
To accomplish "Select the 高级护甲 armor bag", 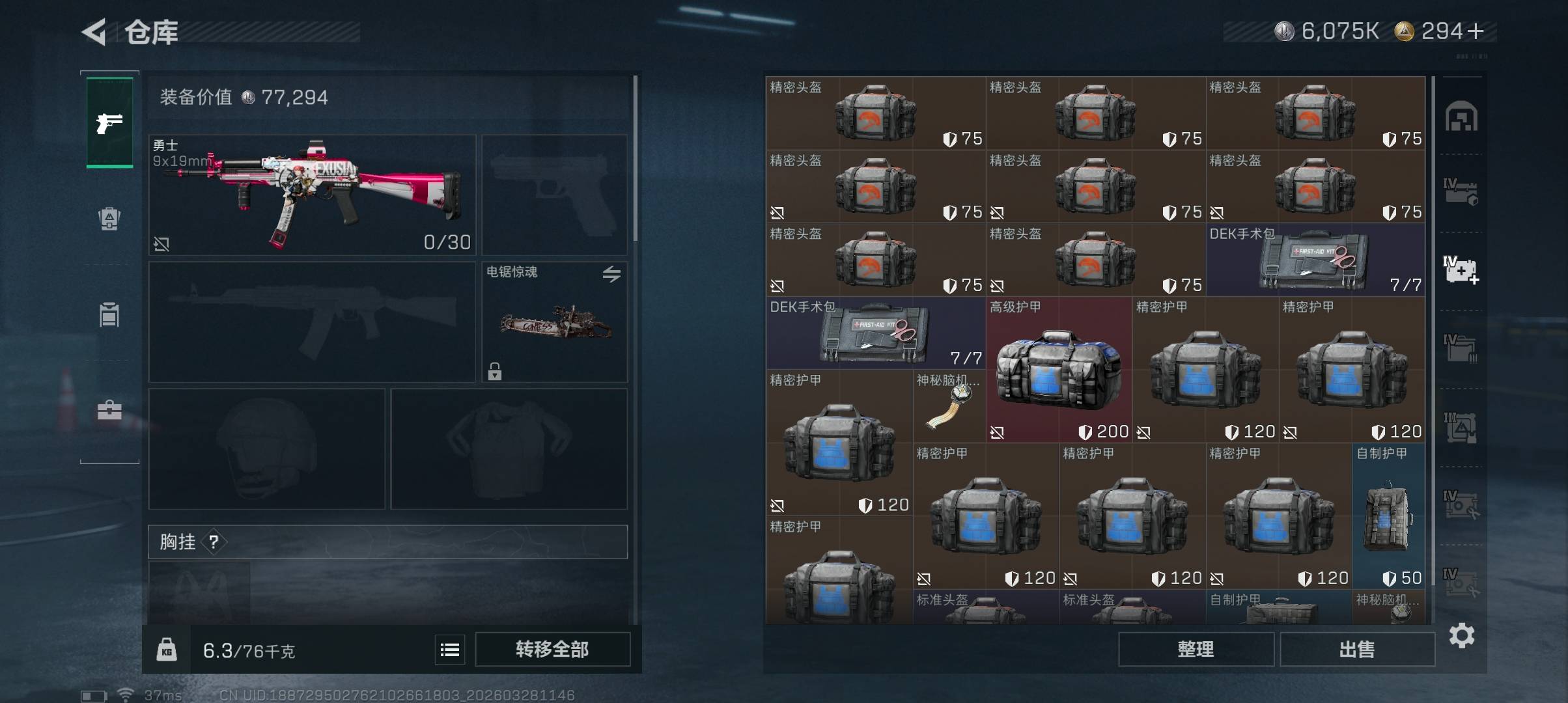I will (1059, 370).
